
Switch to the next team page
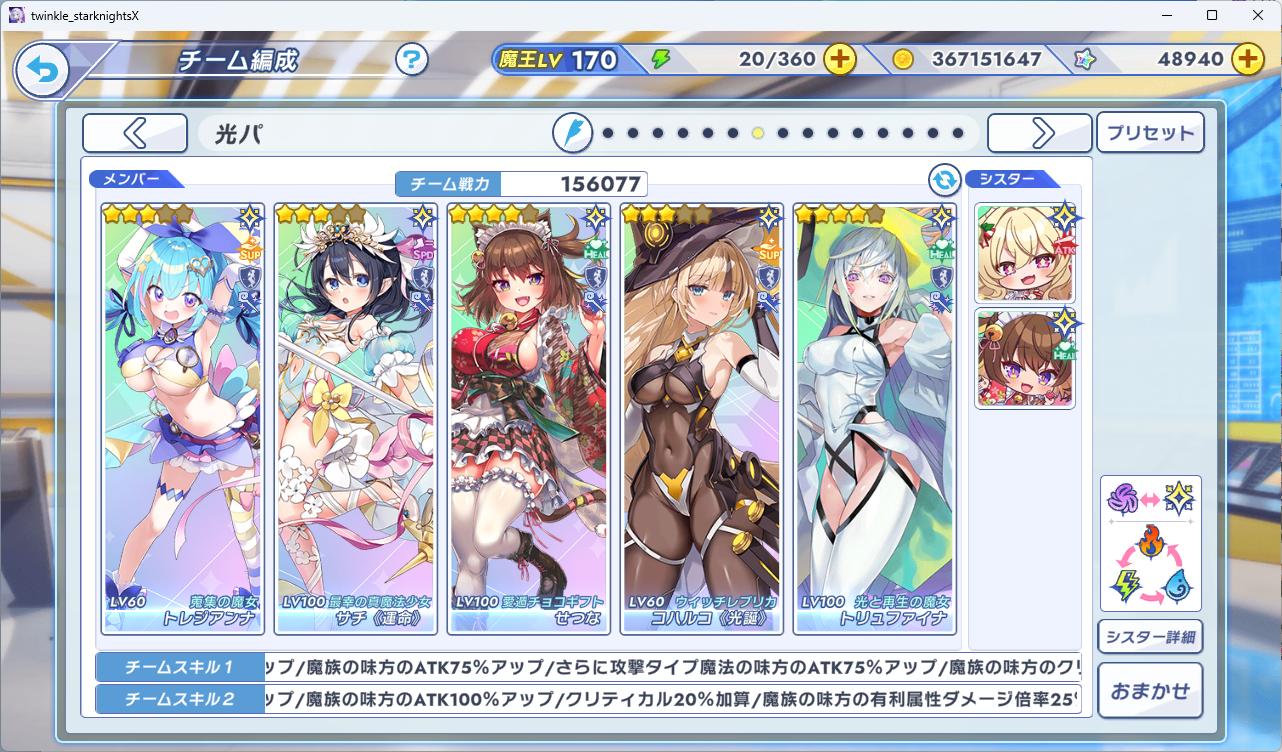[1040, 133]
